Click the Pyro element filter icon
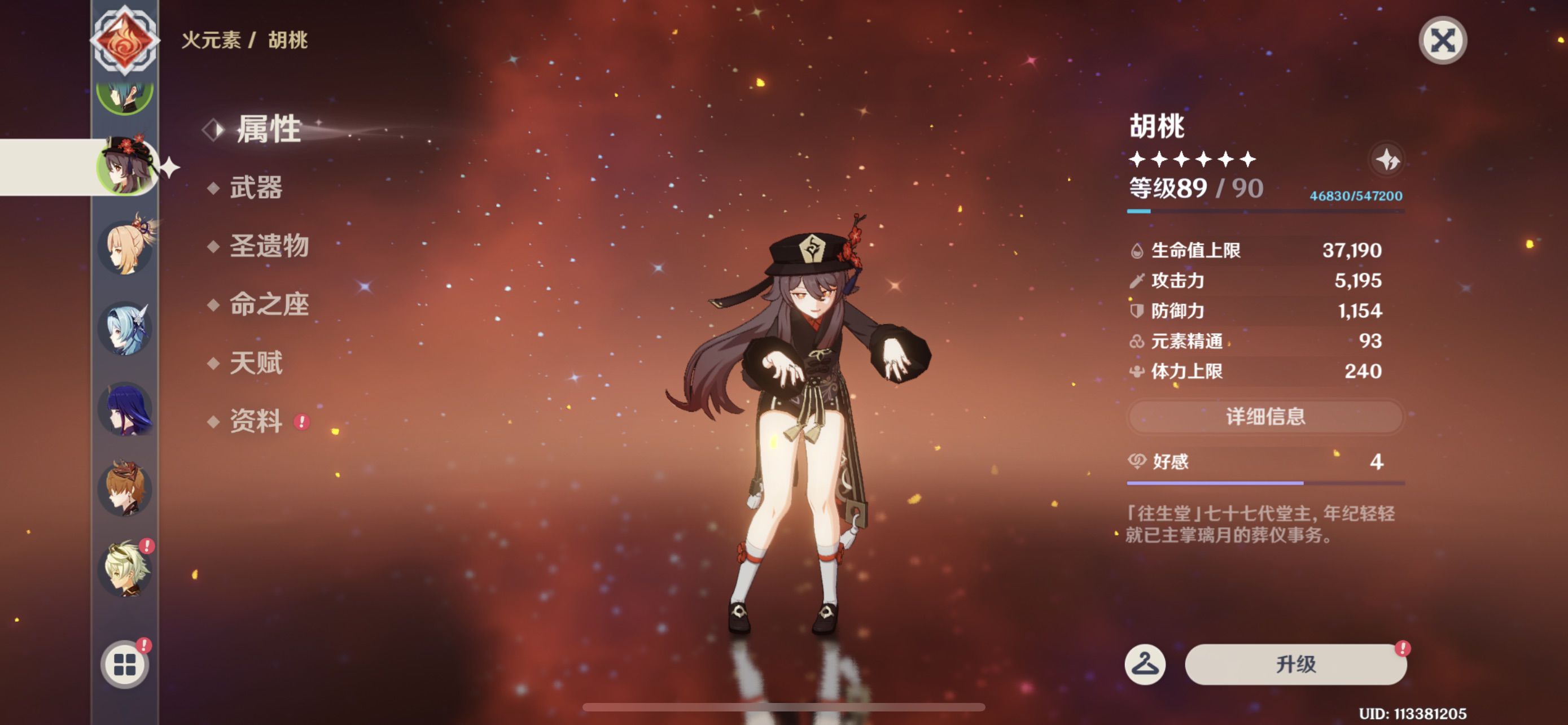Viewport: 1568px width, 725px height. pyautogui.click(x=125, y=40)
